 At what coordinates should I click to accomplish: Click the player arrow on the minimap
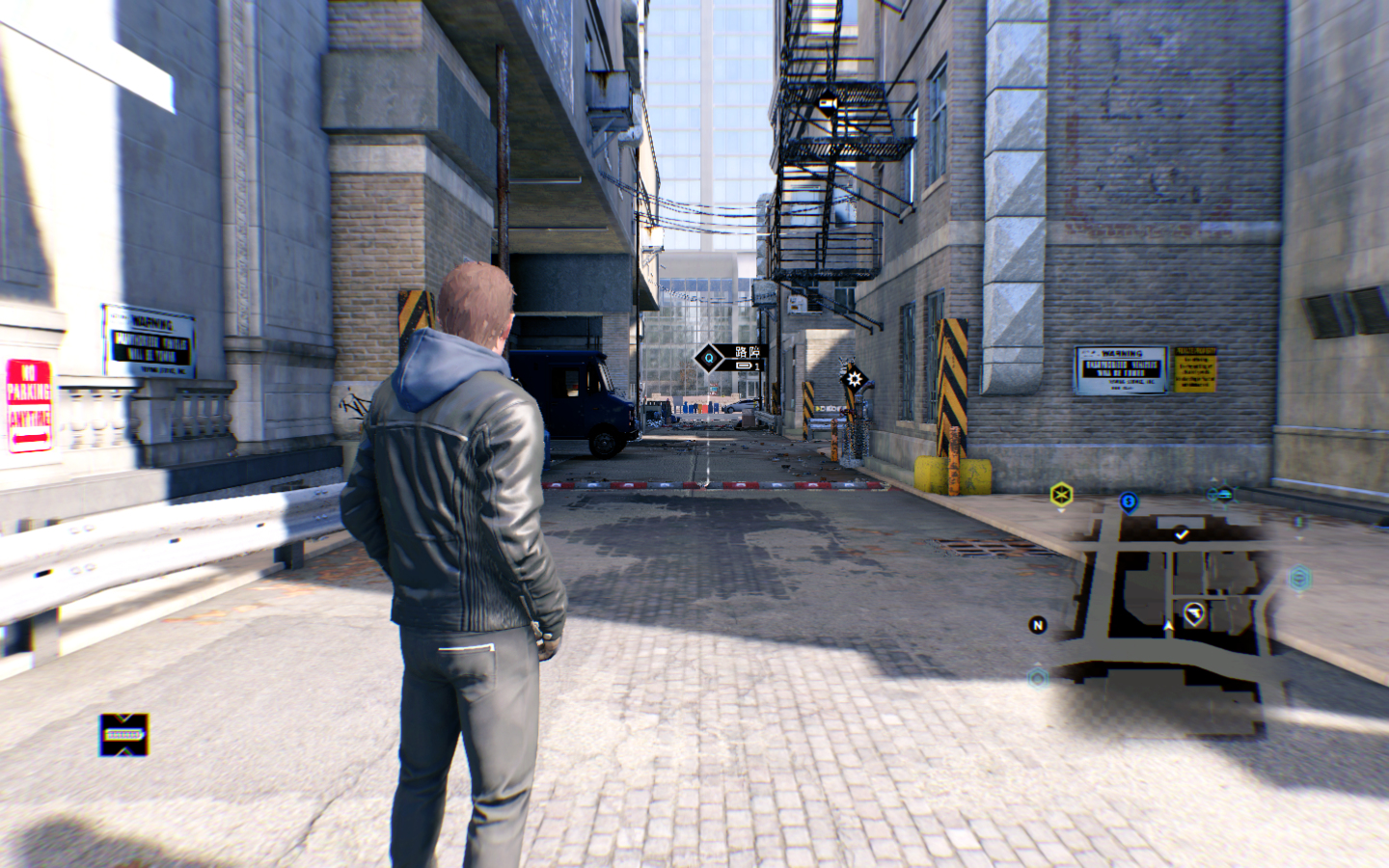click(1169, 627)
